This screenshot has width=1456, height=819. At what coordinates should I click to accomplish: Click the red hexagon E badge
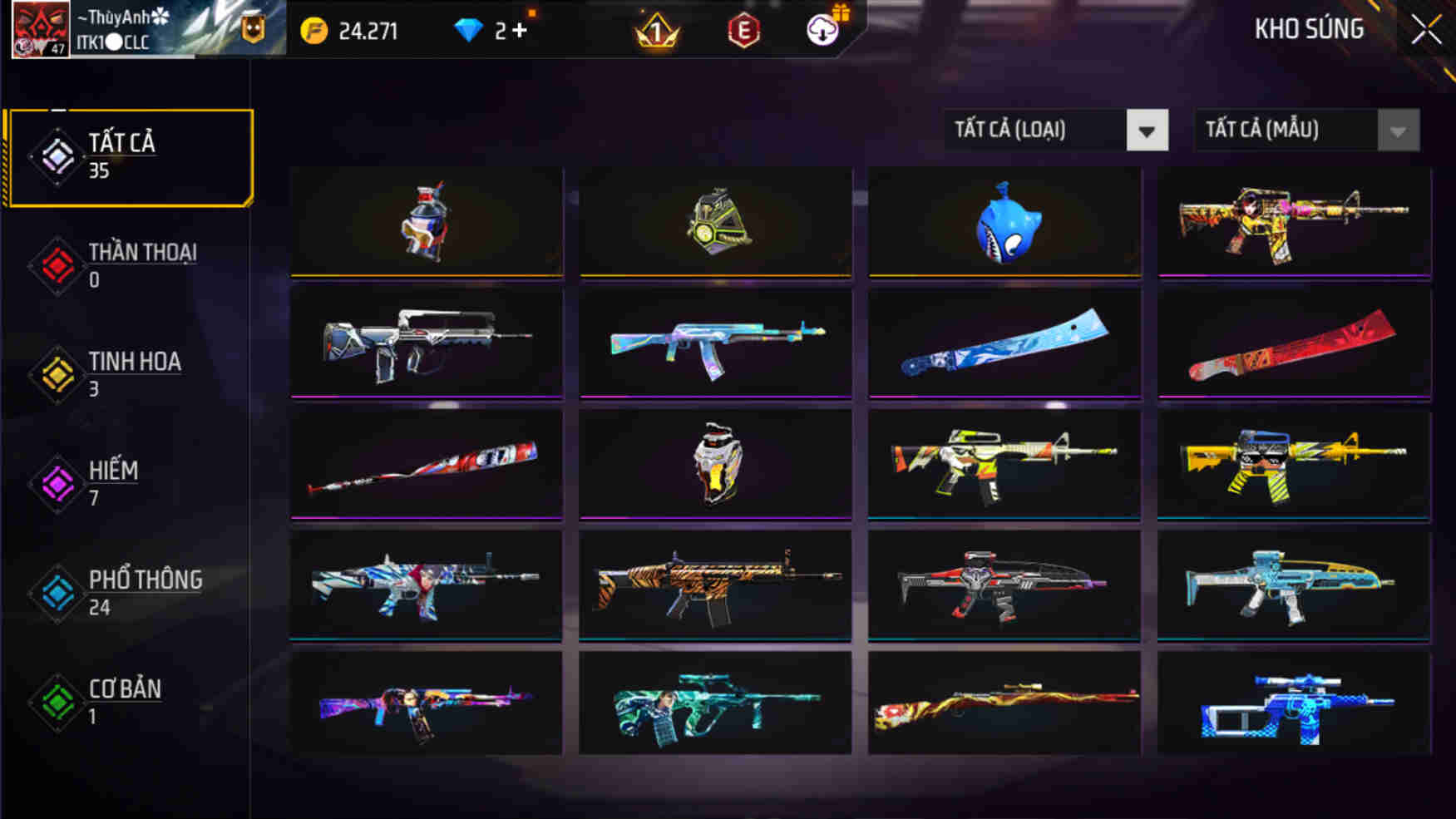pyautogui.click(x=743, y=32)
